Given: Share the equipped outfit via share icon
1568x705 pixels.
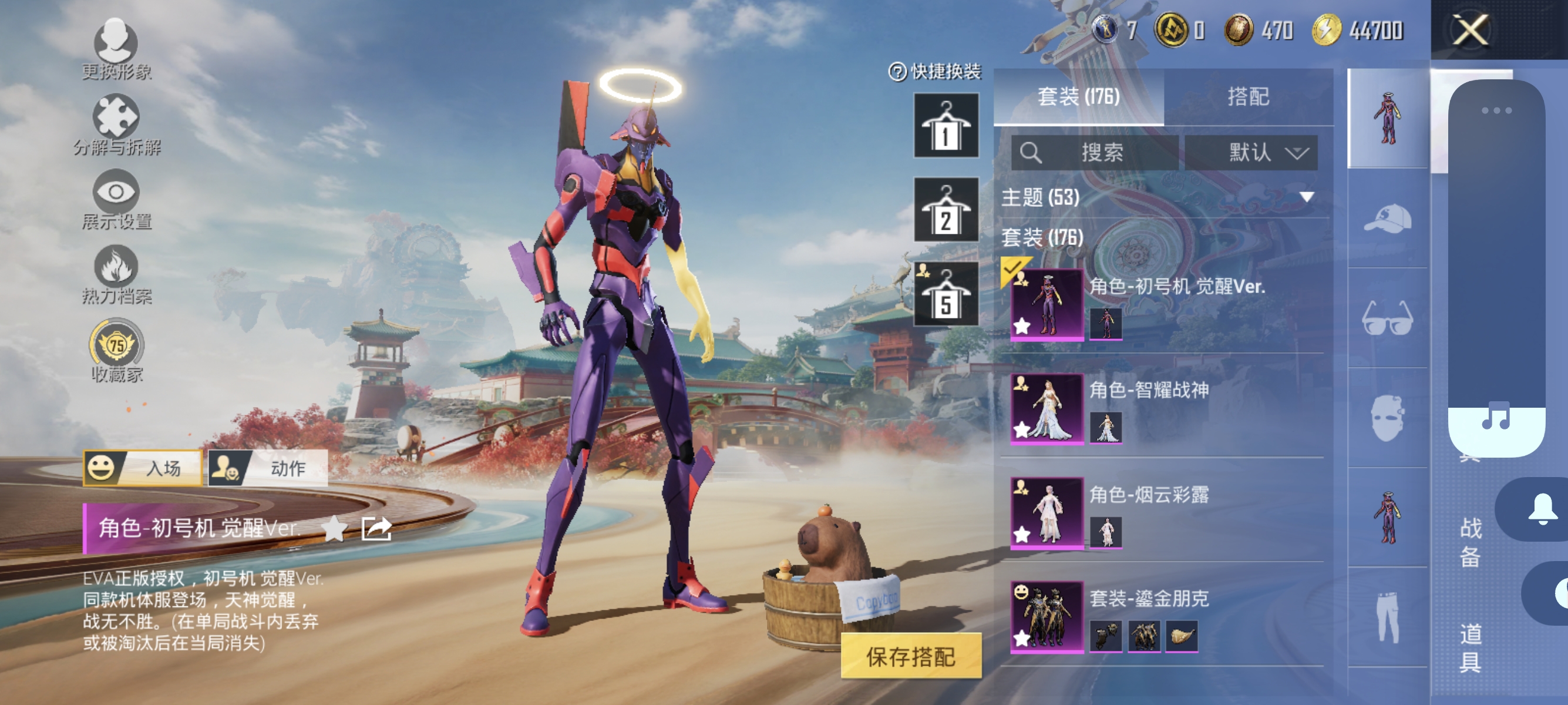Looking at the screenshot, I should pyautogui.click(x=377, y=528).
